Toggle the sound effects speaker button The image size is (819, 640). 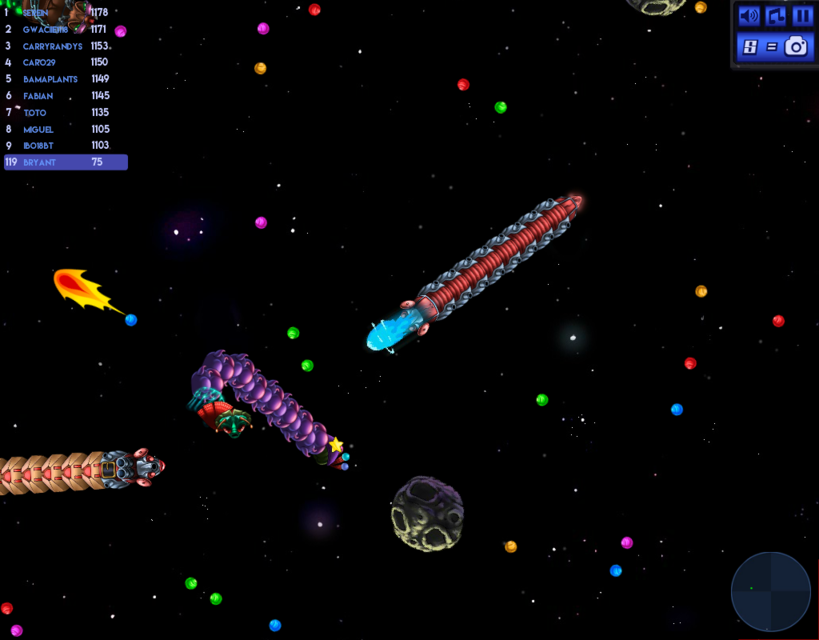[748, 16]
